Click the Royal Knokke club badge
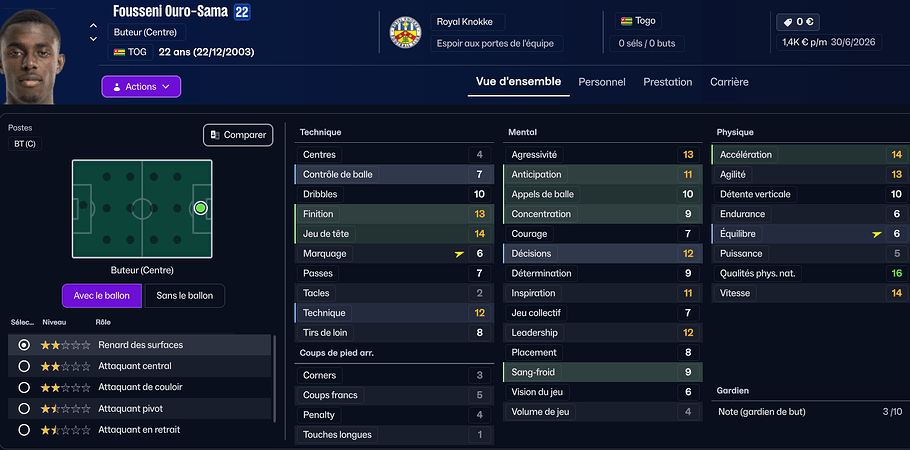This screenshot has height=450, width=910. coord(405,33)
